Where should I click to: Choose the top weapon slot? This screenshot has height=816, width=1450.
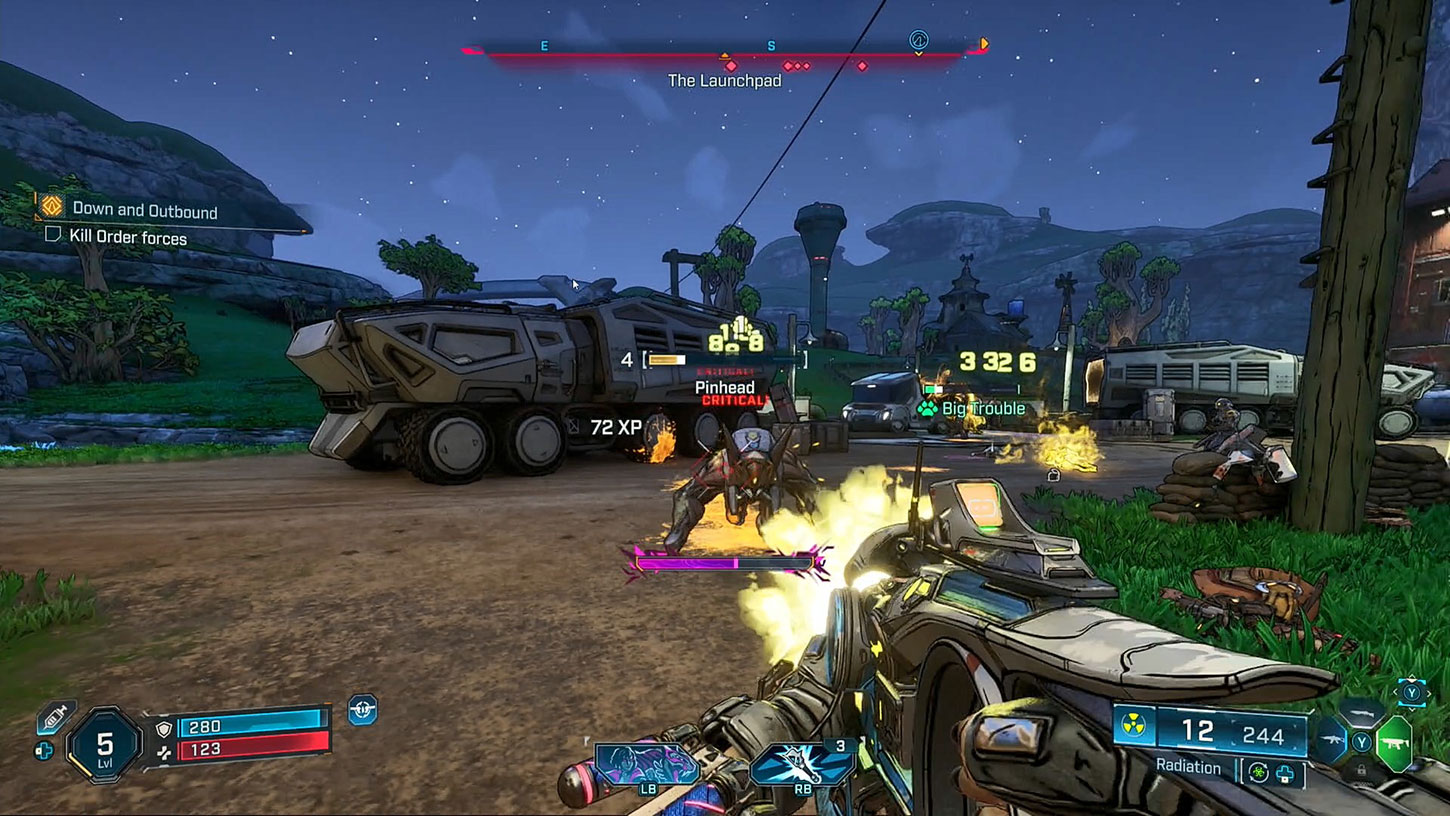click(x=1362, y=712)
